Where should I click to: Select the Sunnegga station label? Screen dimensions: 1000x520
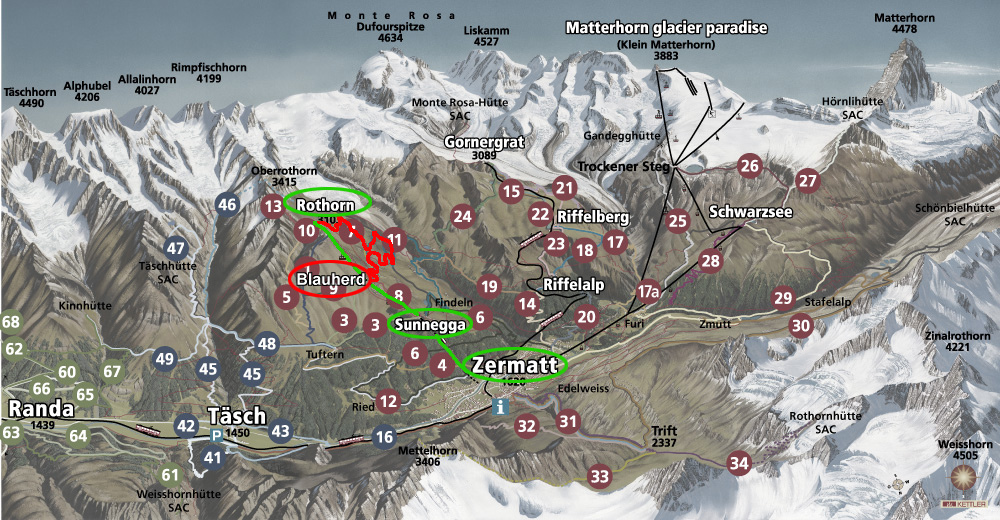click(x=431, y=325)
